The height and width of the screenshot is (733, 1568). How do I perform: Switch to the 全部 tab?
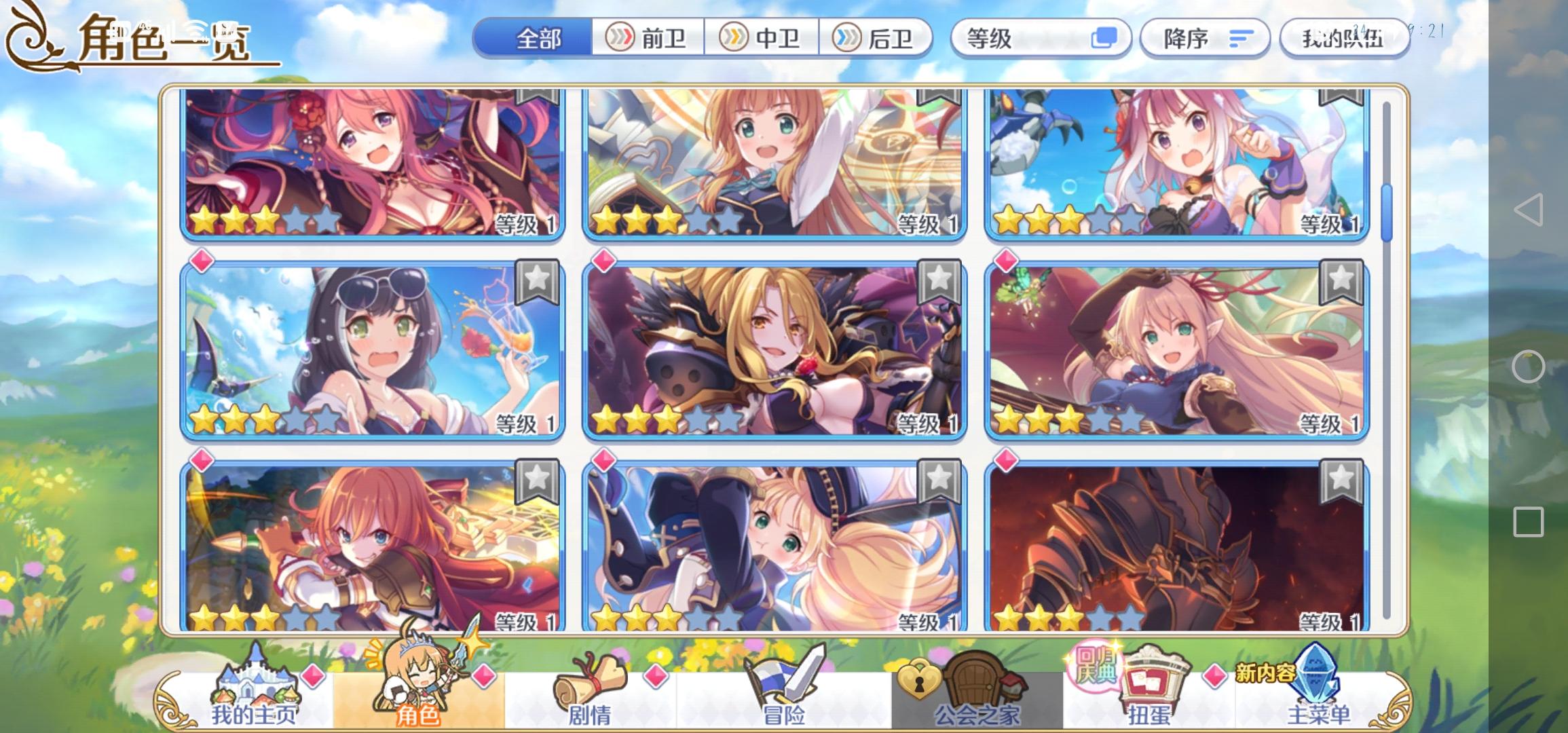coord(536,39)
